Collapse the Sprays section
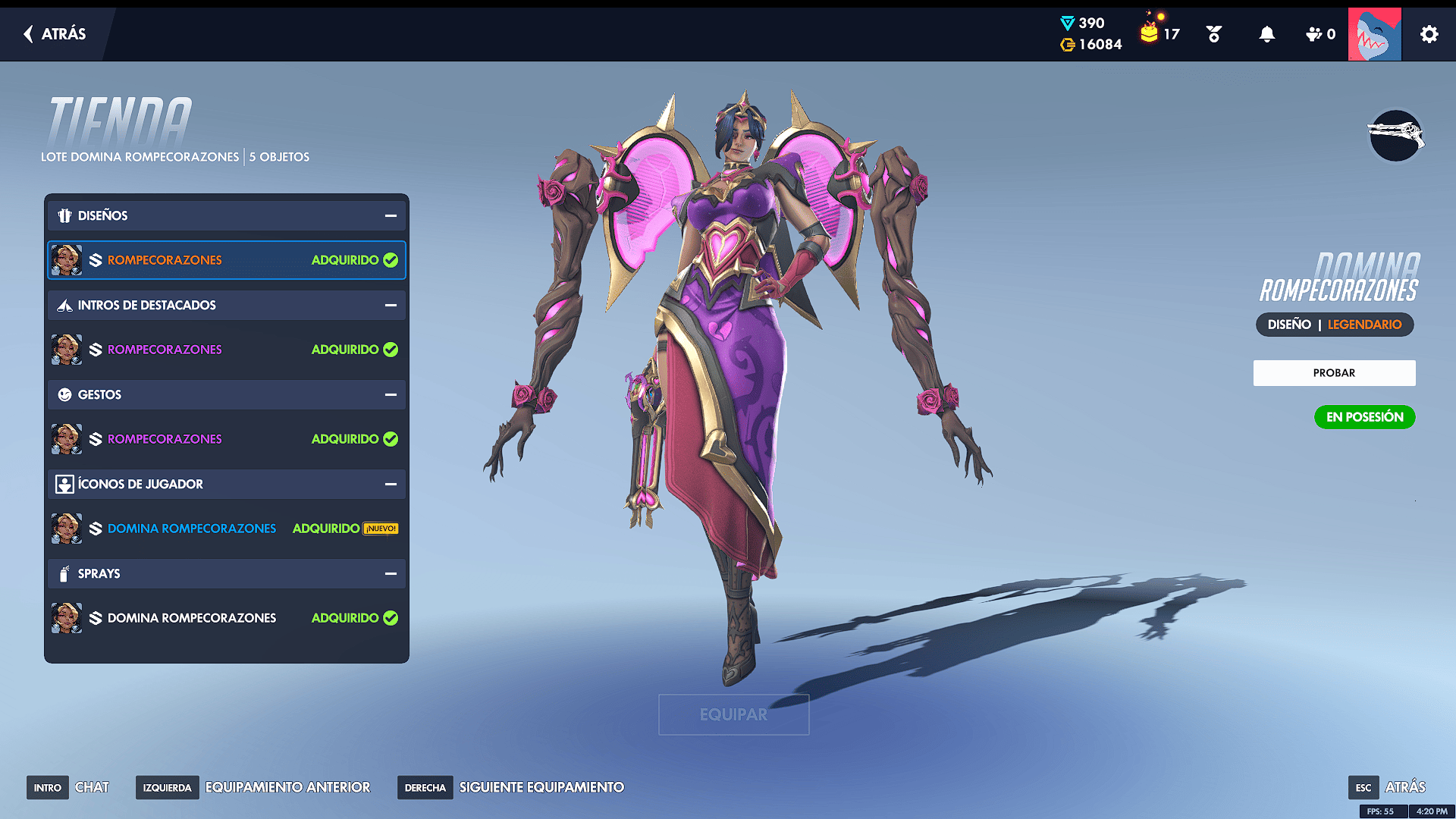The width and height of the screenshot is (1456, 819). [391, 574]
